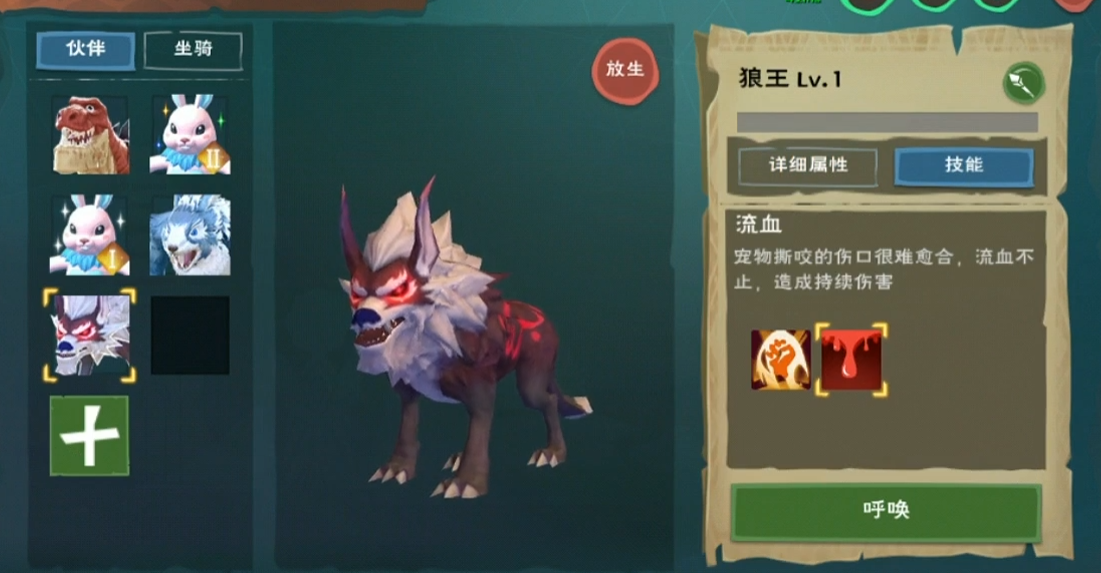Select the white-blue wolf companion portrait
Image resolution: width=1101 pixels, height=573 pixels.
tap(190, 235)
